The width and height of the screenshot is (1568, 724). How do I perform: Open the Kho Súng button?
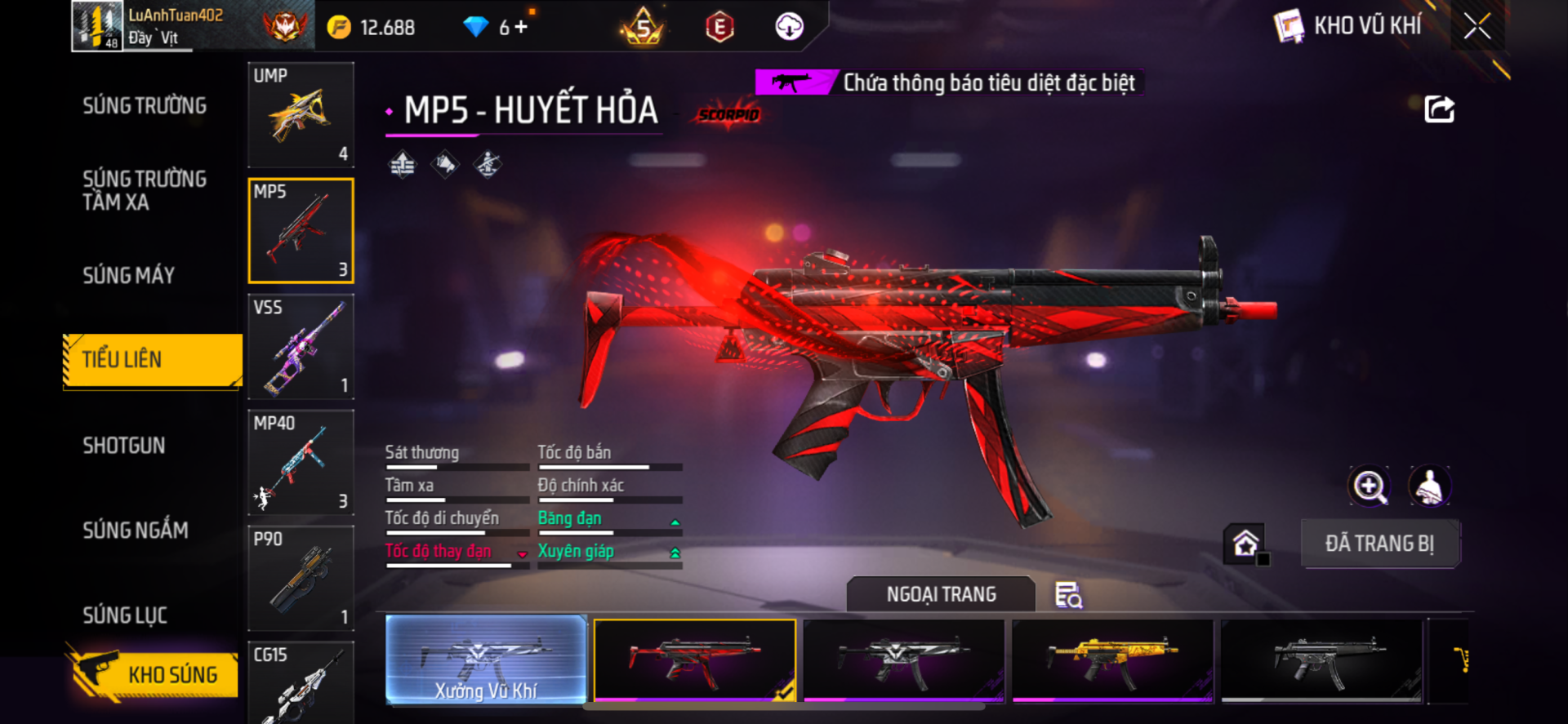pos(154,674)
